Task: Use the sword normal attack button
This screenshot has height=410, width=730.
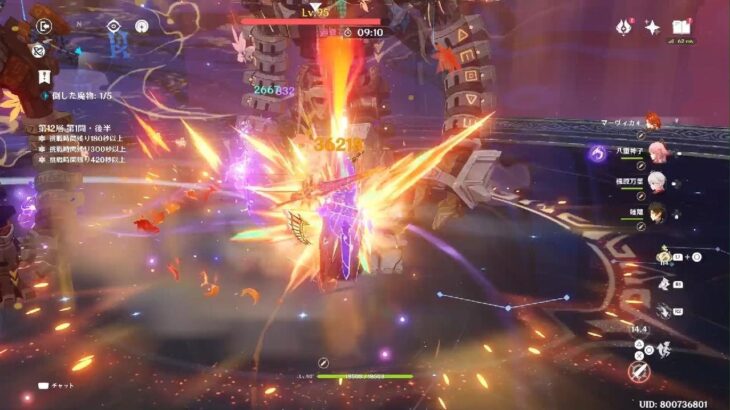Action: [x=638, y=372]
